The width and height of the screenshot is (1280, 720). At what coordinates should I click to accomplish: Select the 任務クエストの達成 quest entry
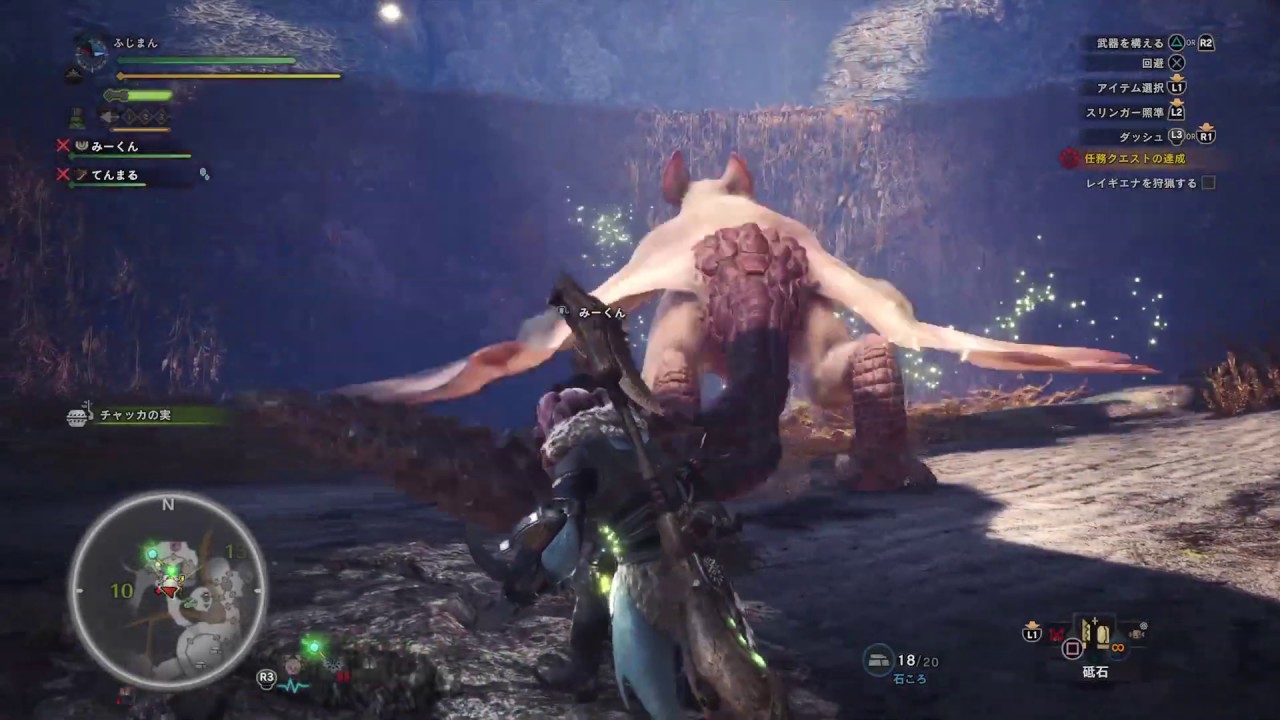tap(1136, 158)
